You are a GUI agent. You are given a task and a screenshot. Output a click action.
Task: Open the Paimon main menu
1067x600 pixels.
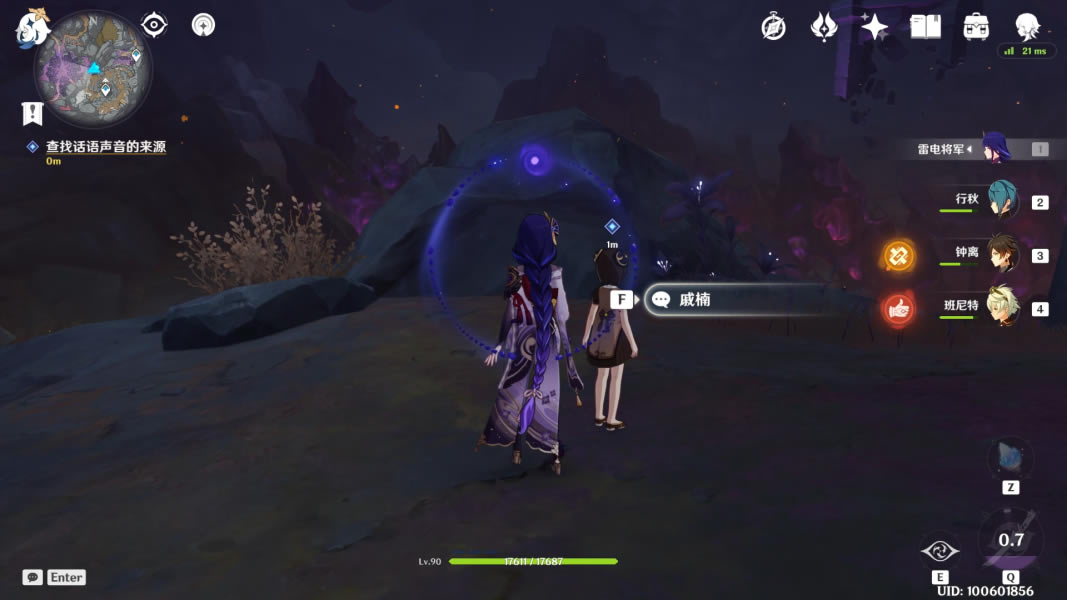click(x=32, y=27)
